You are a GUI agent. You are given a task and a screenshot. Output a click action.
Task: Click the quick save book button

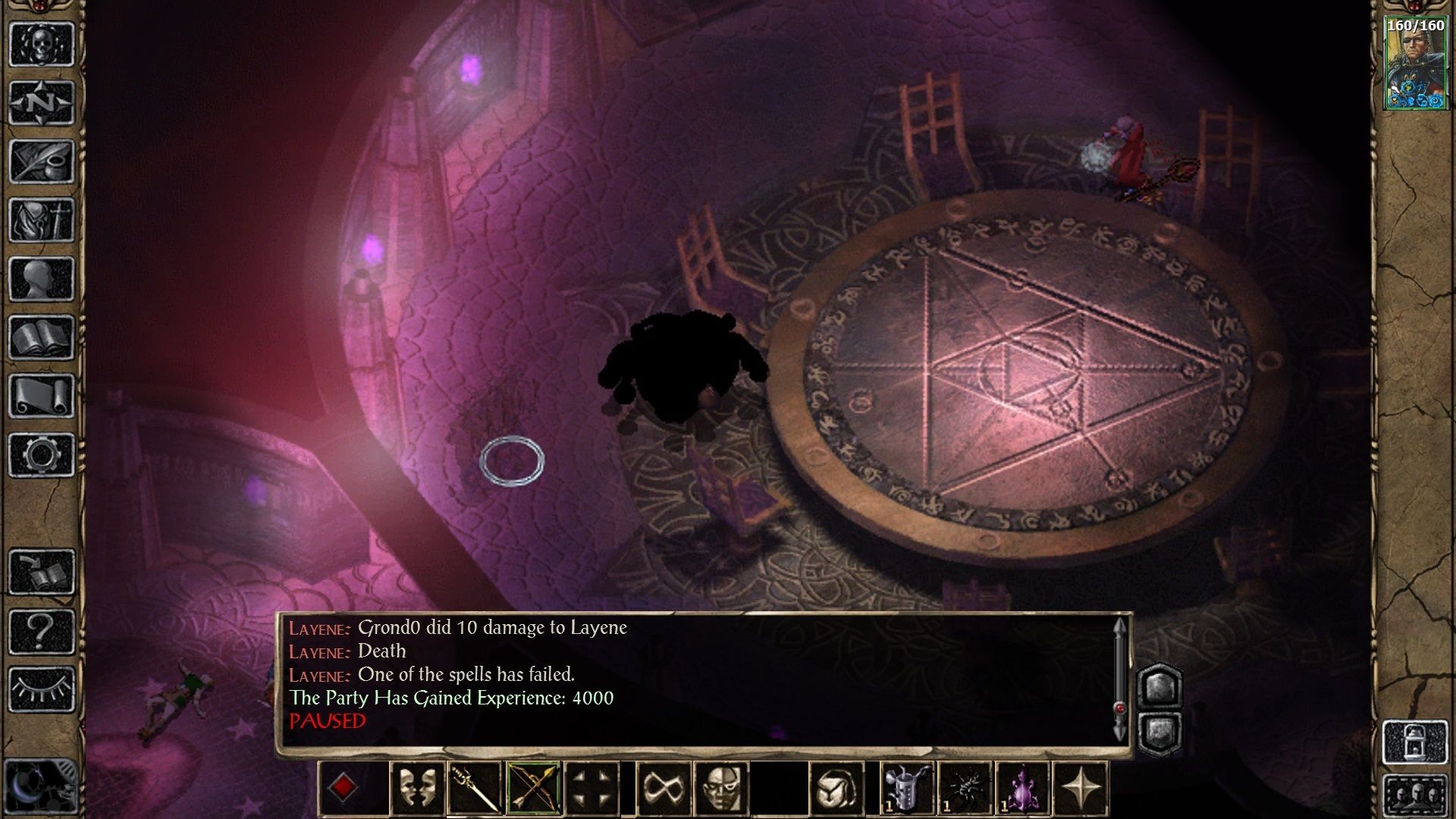click(x=42, y=572)
